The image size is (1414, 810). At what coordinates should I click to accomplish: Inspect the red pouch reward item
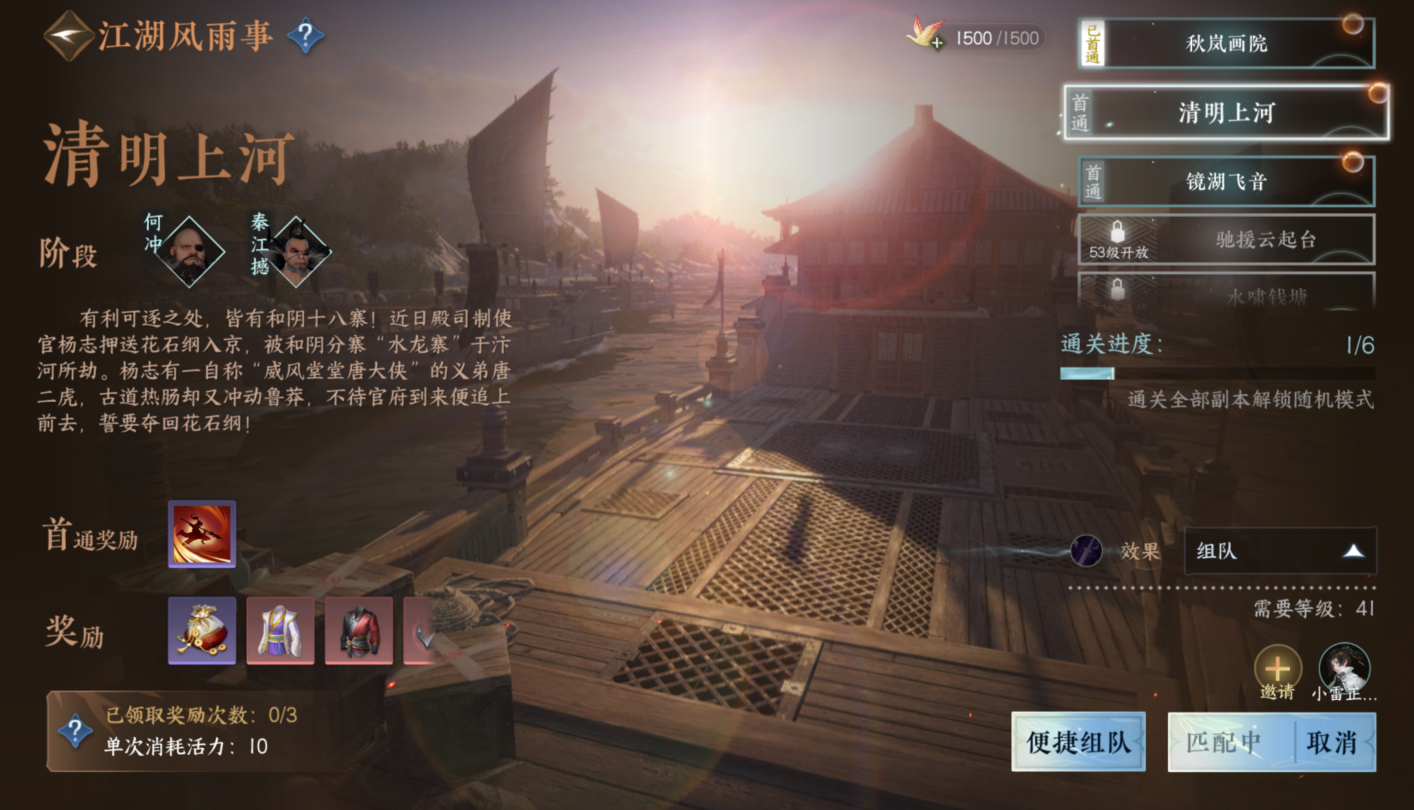click(x=202, y=631)
